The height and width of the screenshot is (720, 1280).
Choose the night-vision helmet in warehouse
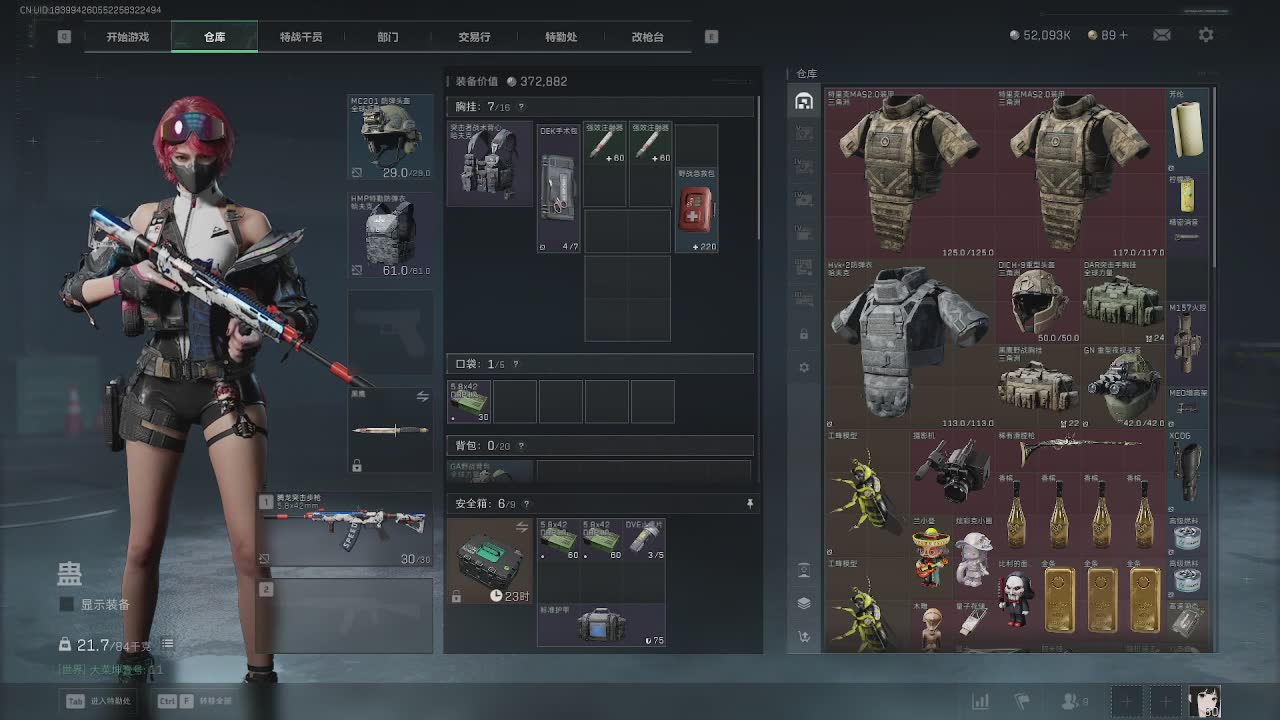1124,387
